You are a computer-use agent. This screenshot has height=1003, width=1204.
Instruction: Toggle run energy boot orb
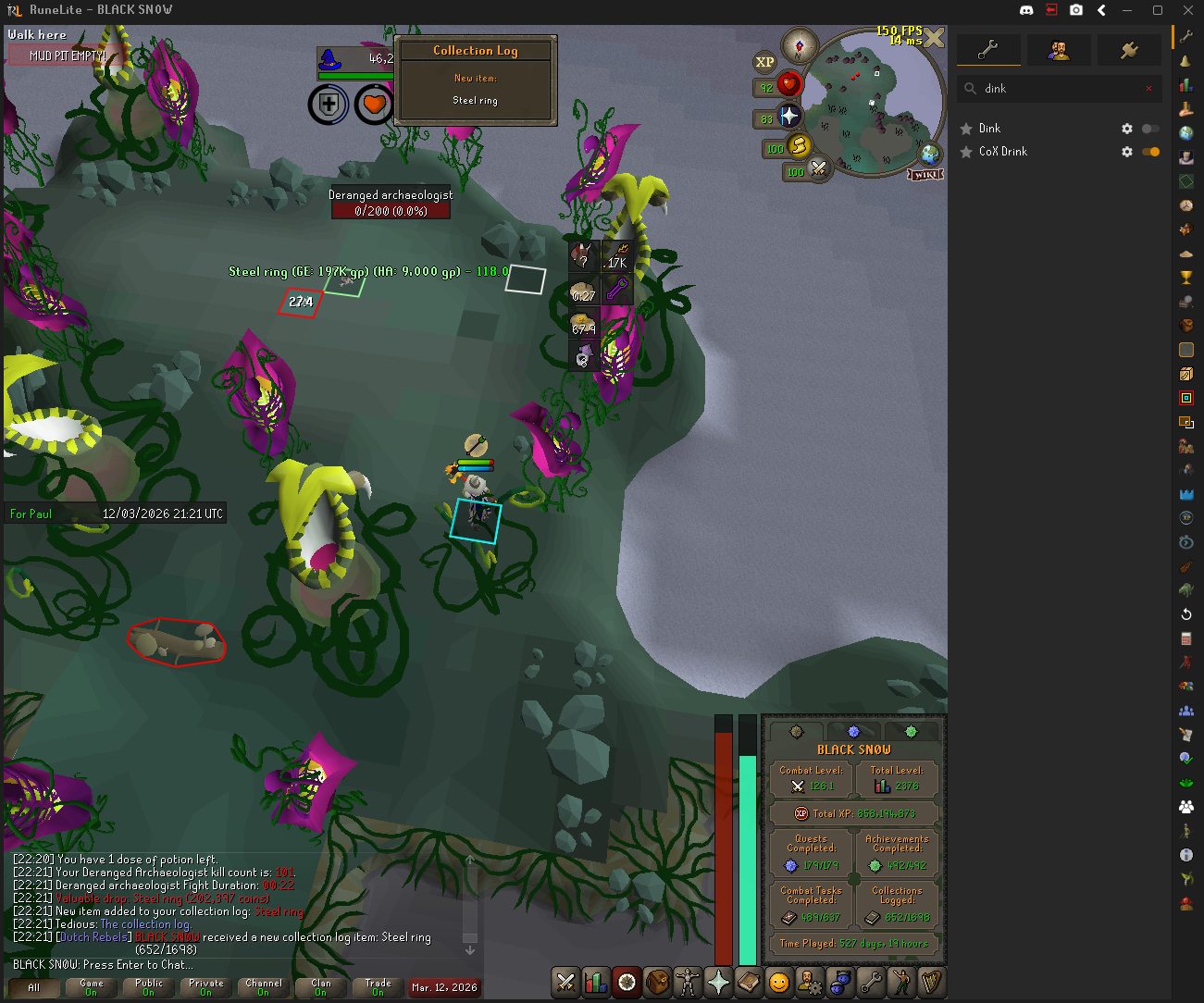coord(799,146)
